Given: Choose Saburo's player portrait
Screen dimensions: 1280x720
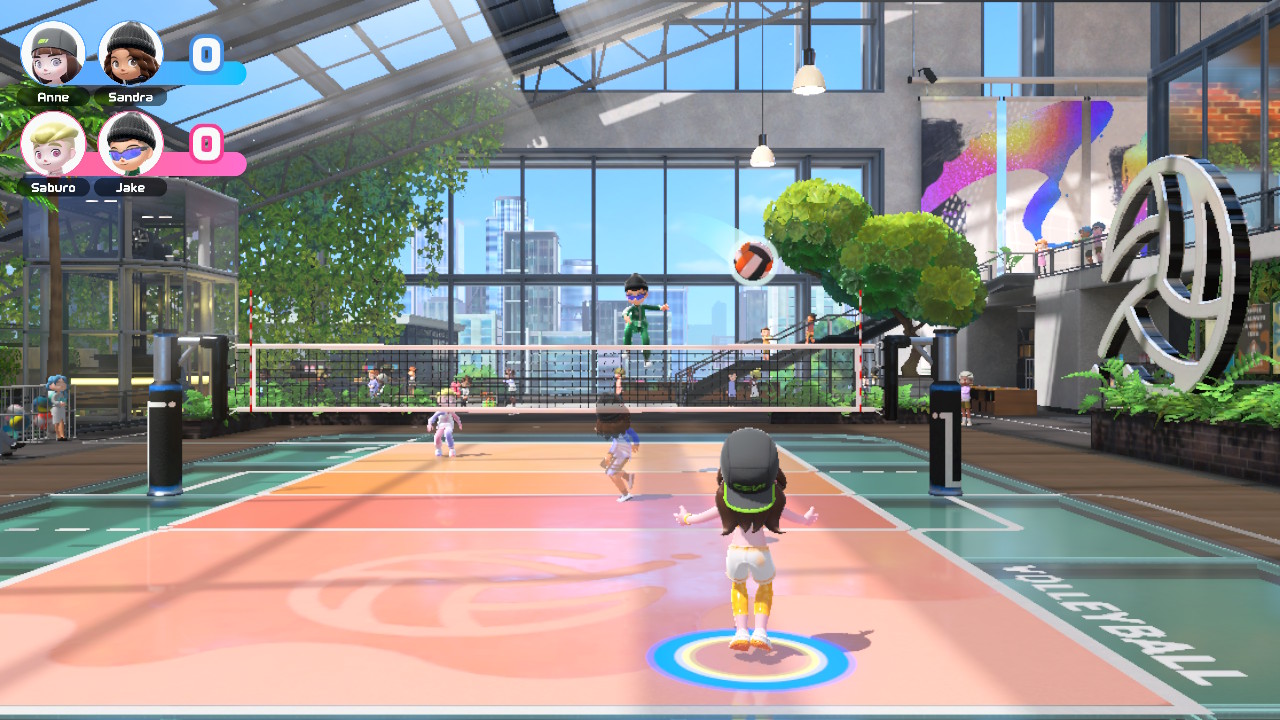Looking at the screenshot, I should coord(53,143).
